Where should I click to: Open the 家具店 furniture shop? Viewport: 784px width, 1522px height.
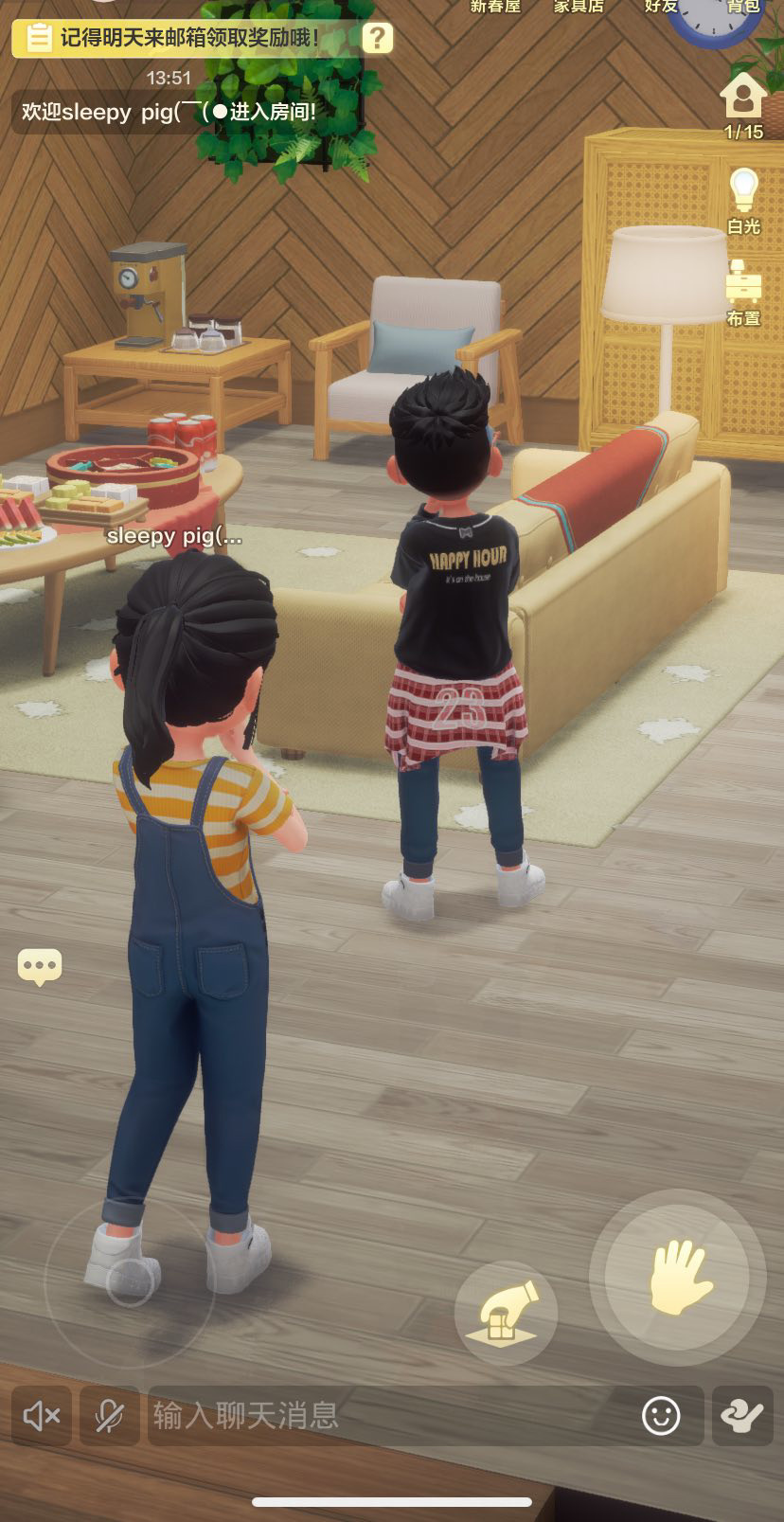[579, 8]
